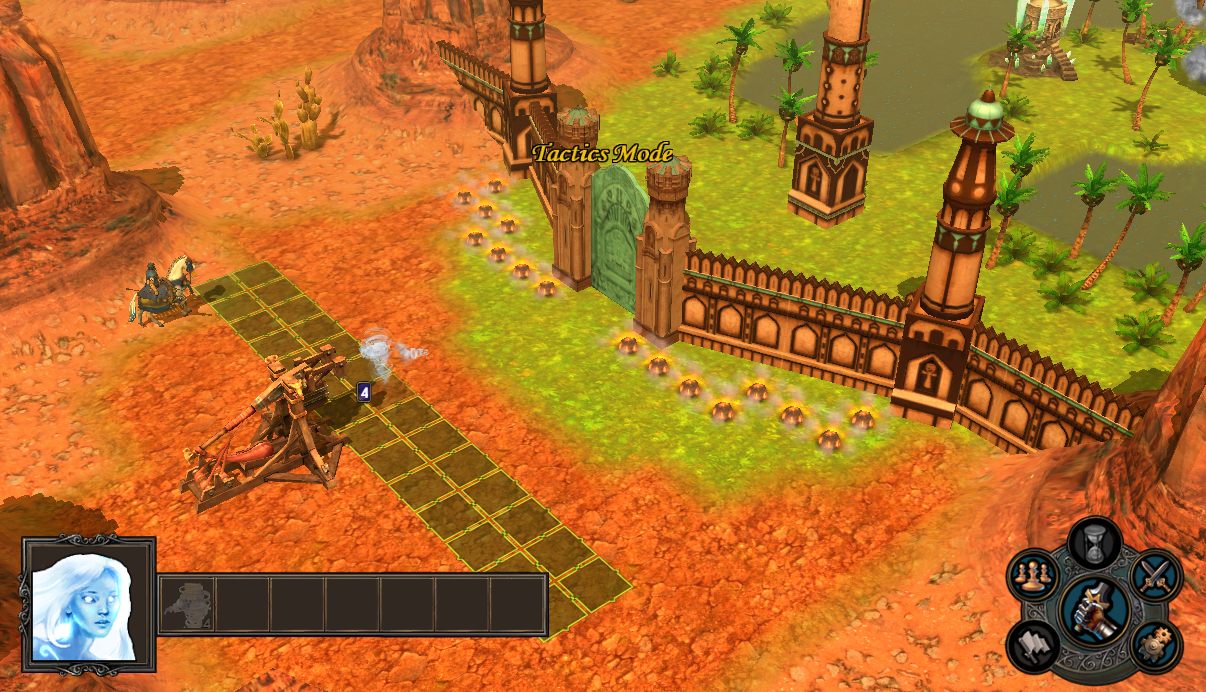
Task: Open the chess pawns tactics button
Action: (x=1033, y=575)
